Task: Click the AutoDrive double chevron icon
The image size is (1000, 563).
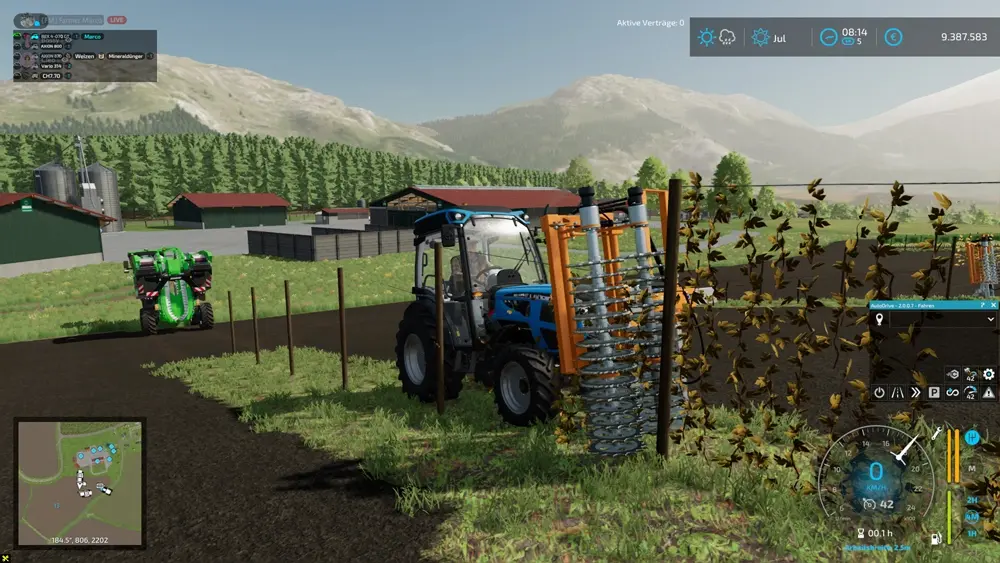Action: 915,393
